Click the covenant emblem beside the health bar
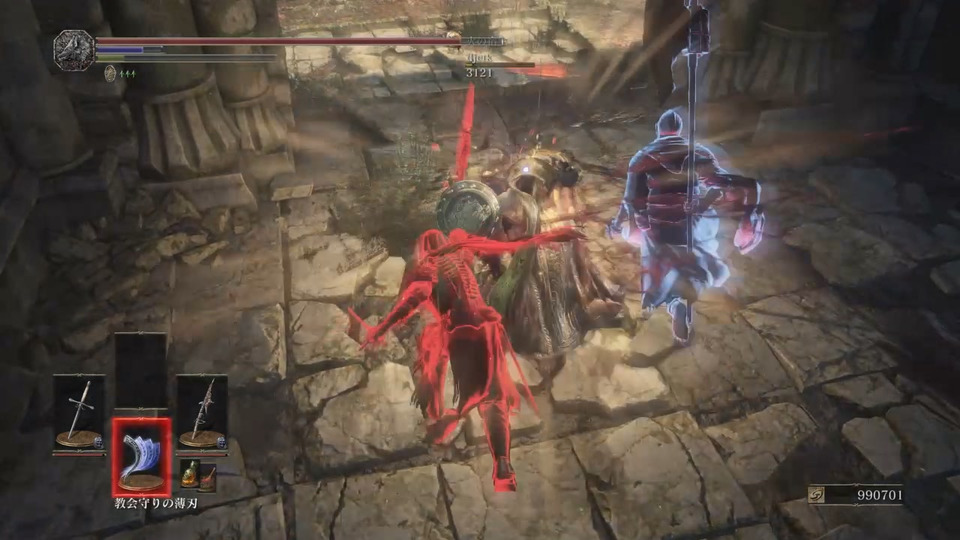960x540 pixels. tap(73, 49)
